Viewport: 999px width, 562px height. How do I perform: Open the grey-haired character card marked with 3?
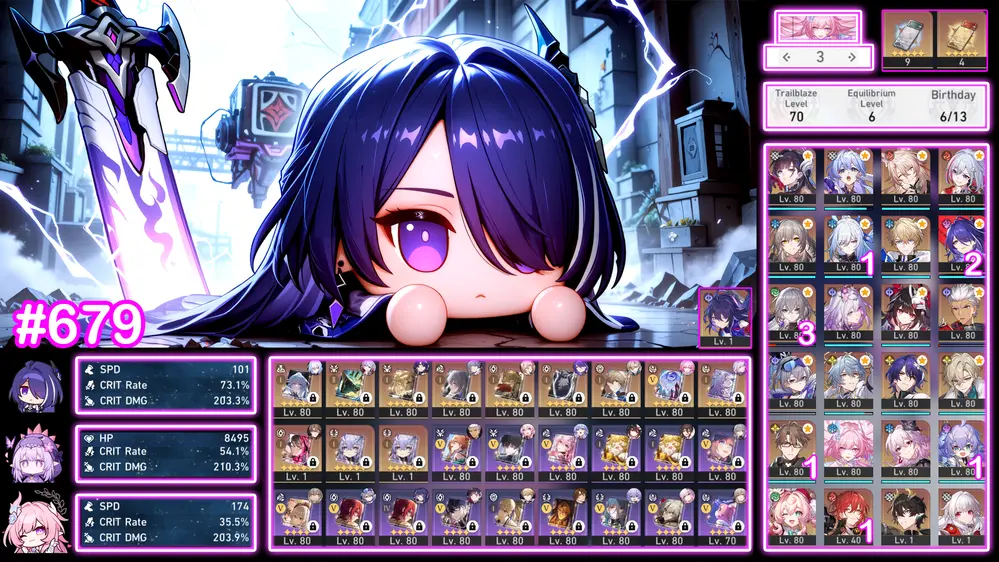click(791, 312)
